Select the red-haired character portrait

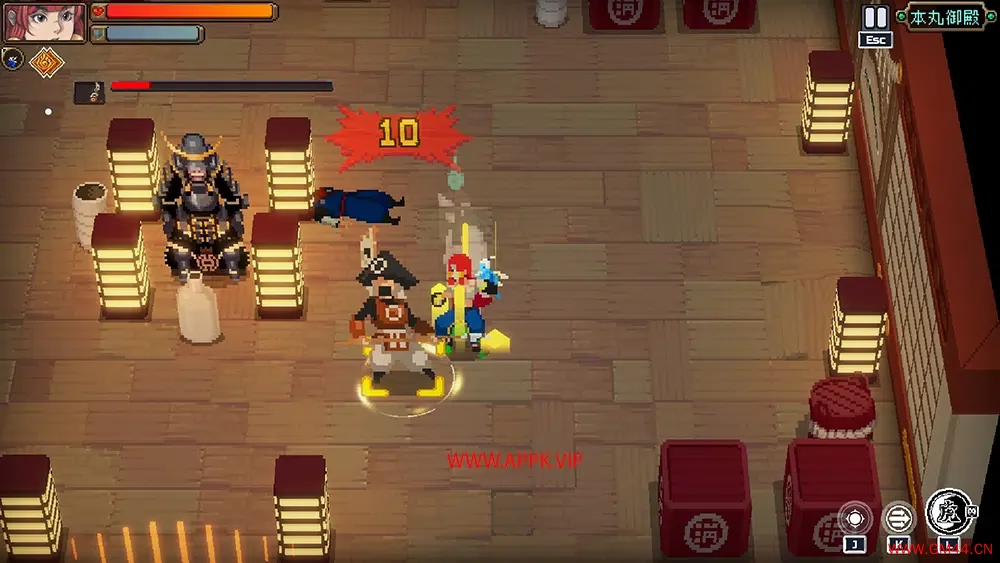click(44, 22)
